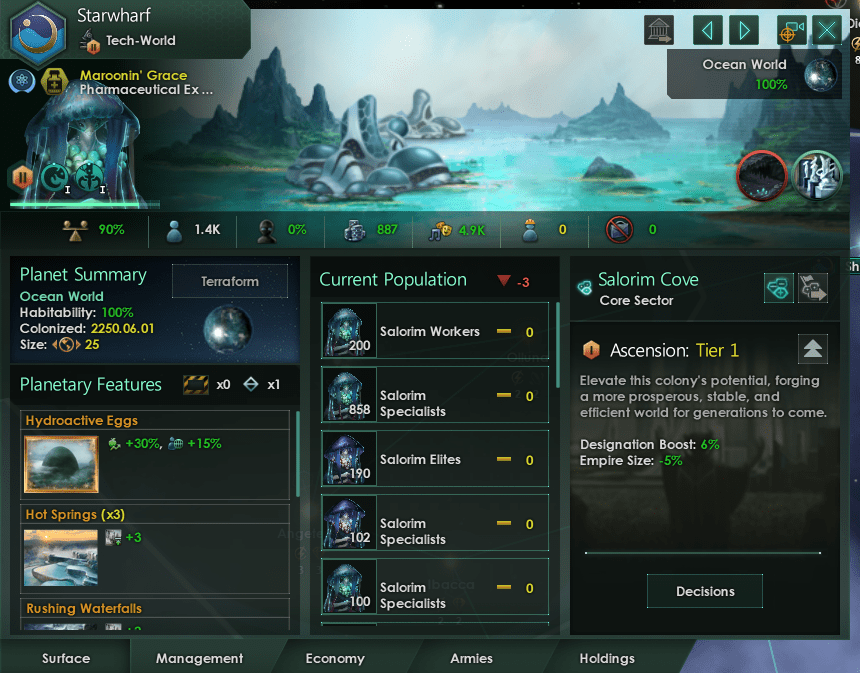860x673 pixels.
Task: Select the Salorim Elites population row
Action: [x=435, y=459]
